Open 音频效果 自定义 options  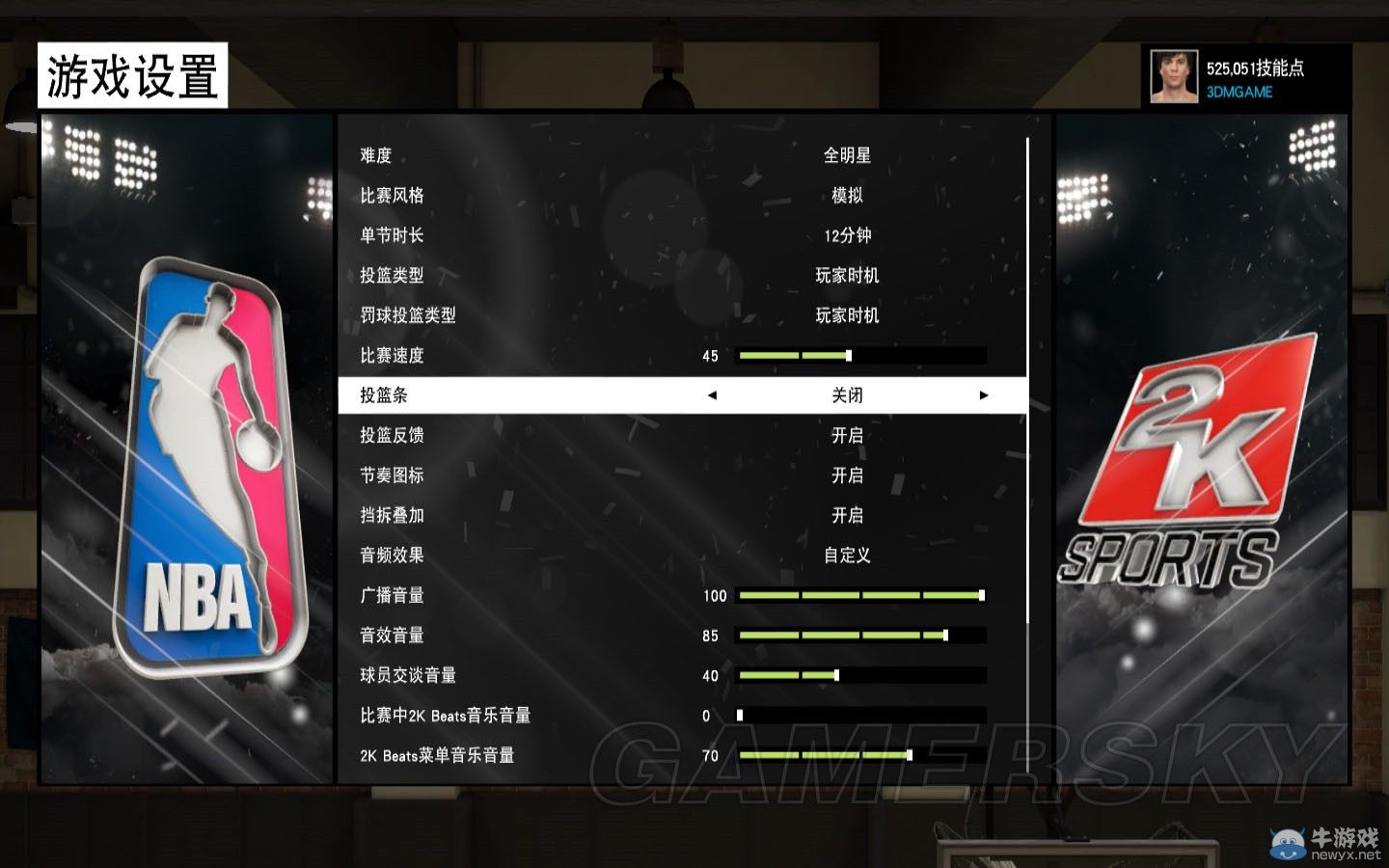(847, 556)
